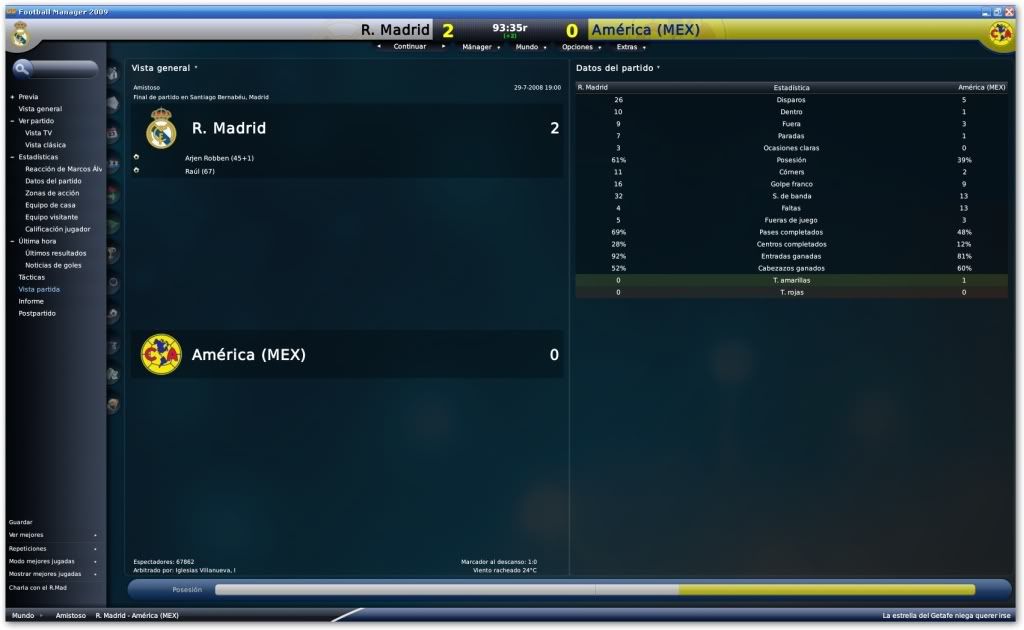Show Zonas de acción statistics
This screenshot has width=1024, height=630.
tap(53, 193)
